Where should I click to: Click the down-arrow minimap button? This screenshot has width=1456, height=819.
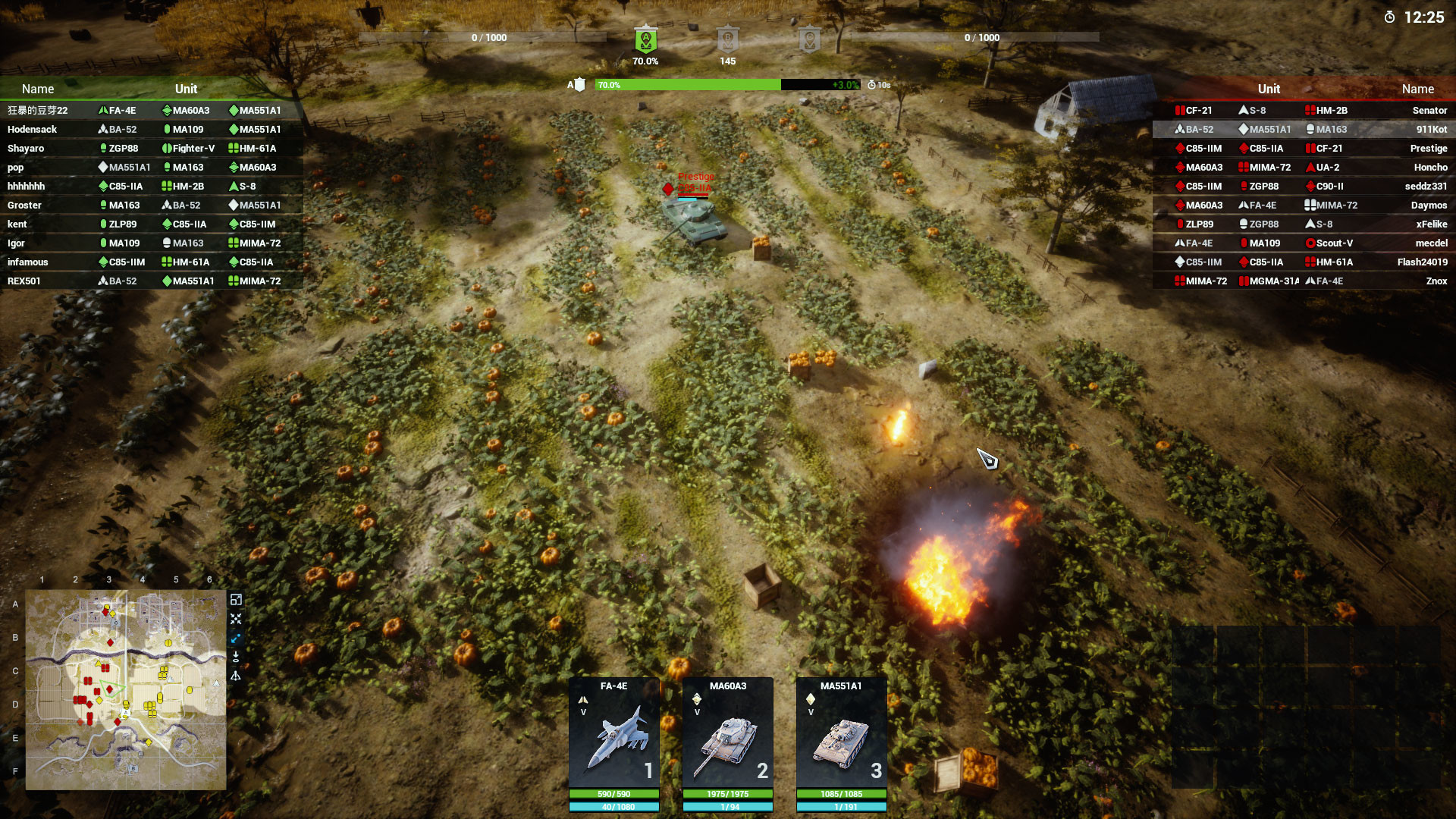pyautogui.click(x=236, y=657)
